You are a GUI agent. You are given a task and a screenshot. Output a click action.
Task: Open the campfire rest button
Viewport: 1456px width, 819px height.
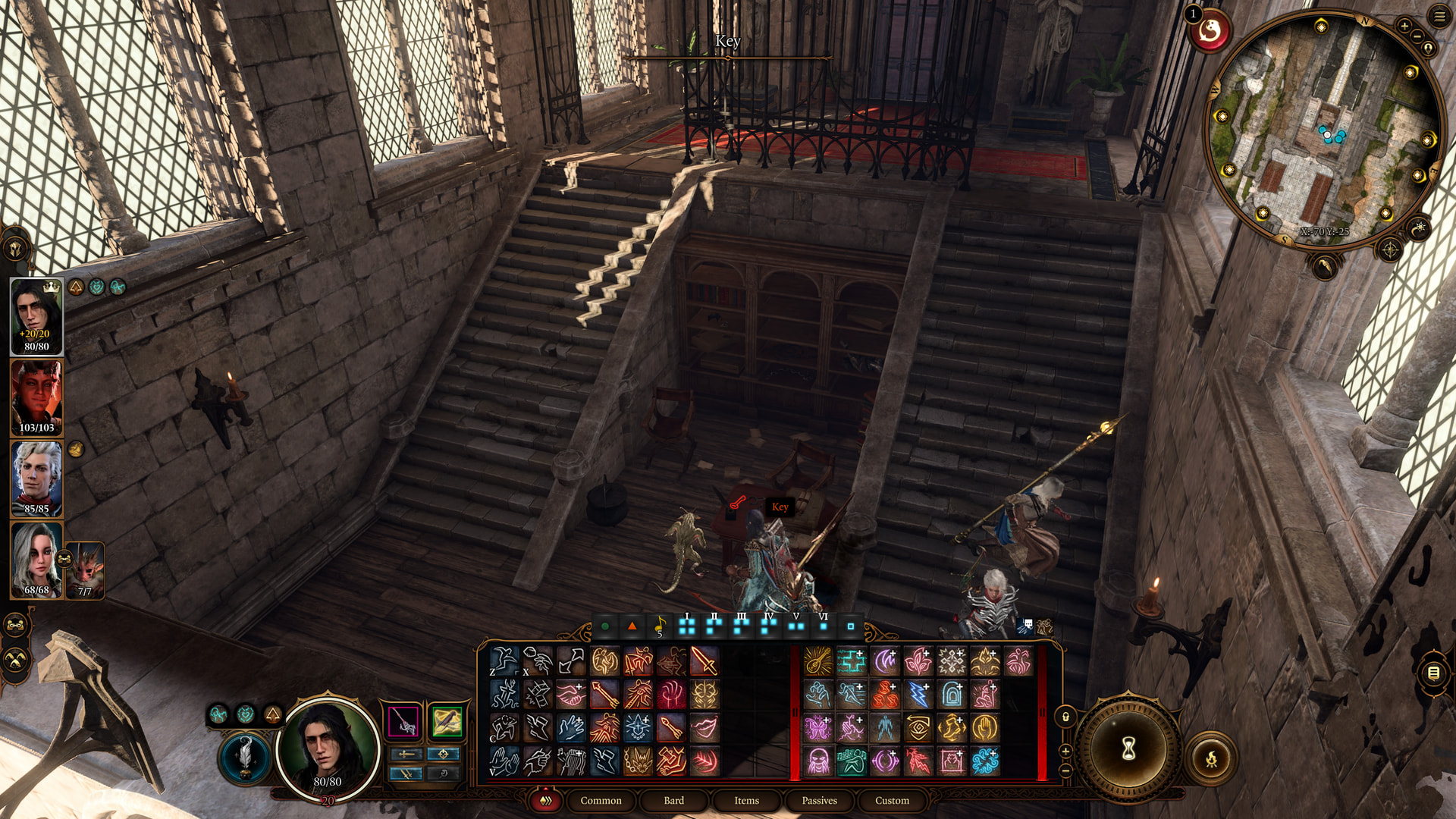1211,758
